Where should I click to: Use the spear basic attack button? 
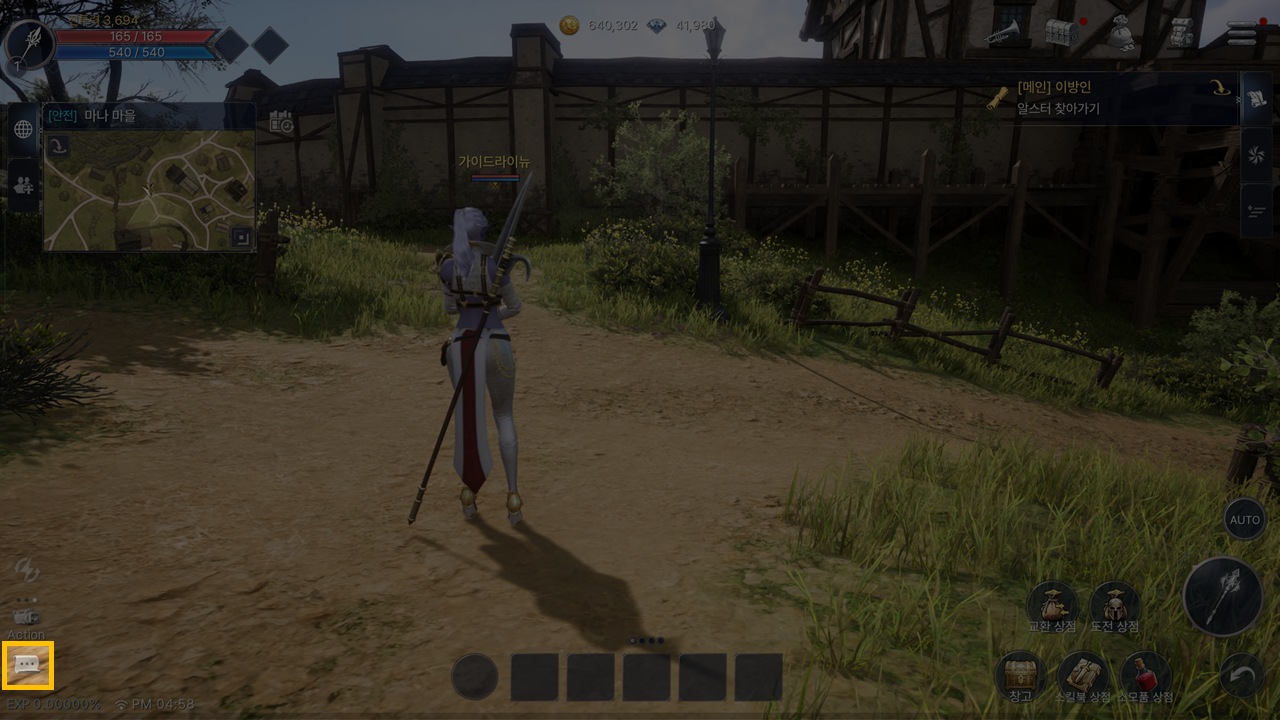click(x=1223, y=598)
